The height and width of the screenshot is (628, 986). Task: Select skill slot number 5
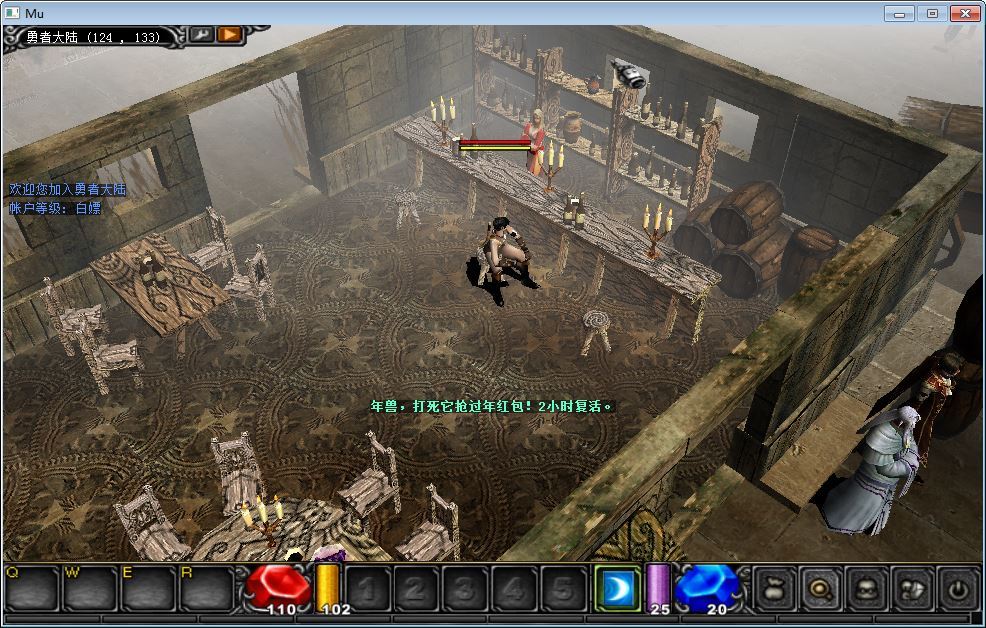(x=561, y=589)
